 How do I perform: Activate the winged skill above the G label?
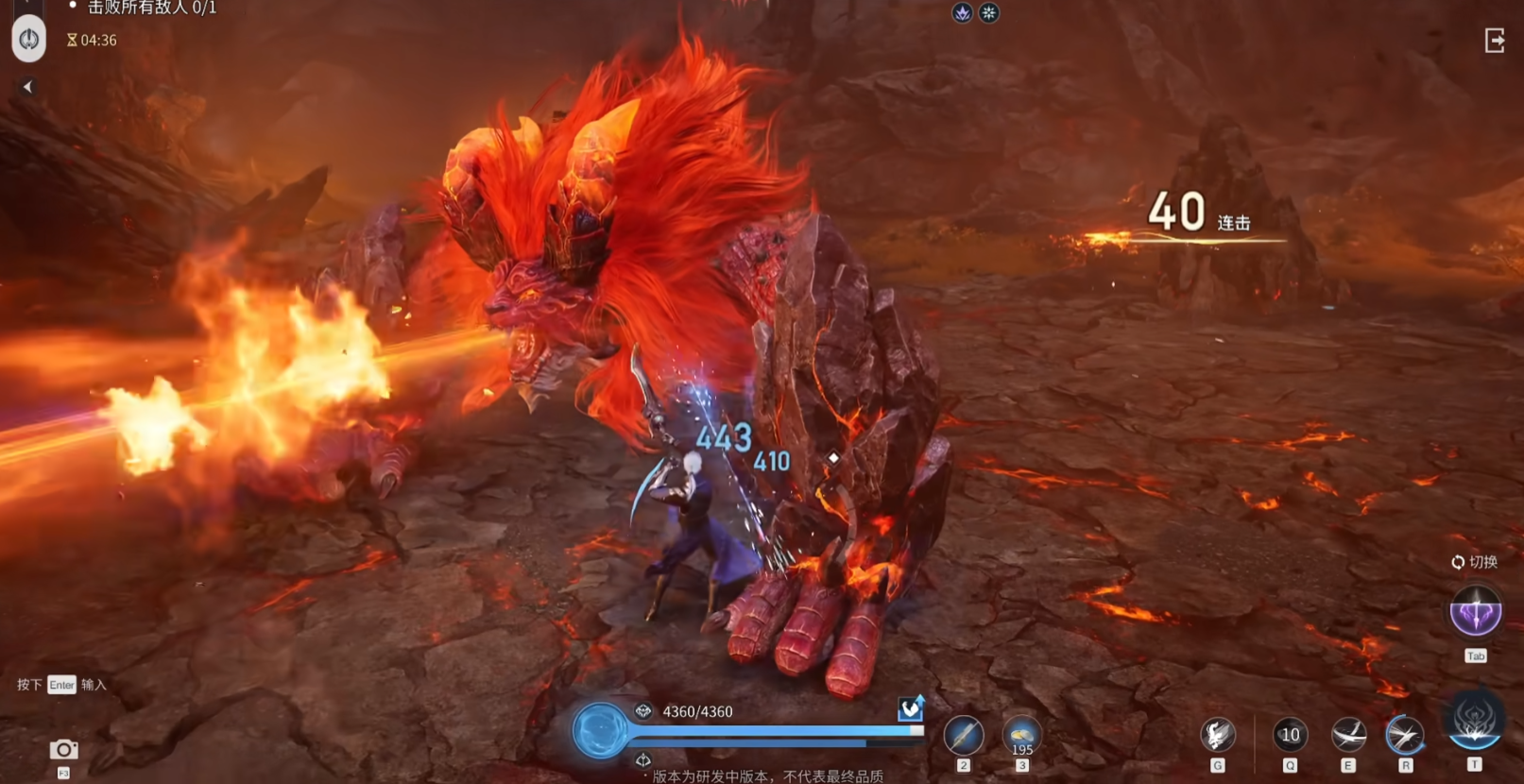pyautogui.click(x=1217, y=735)
